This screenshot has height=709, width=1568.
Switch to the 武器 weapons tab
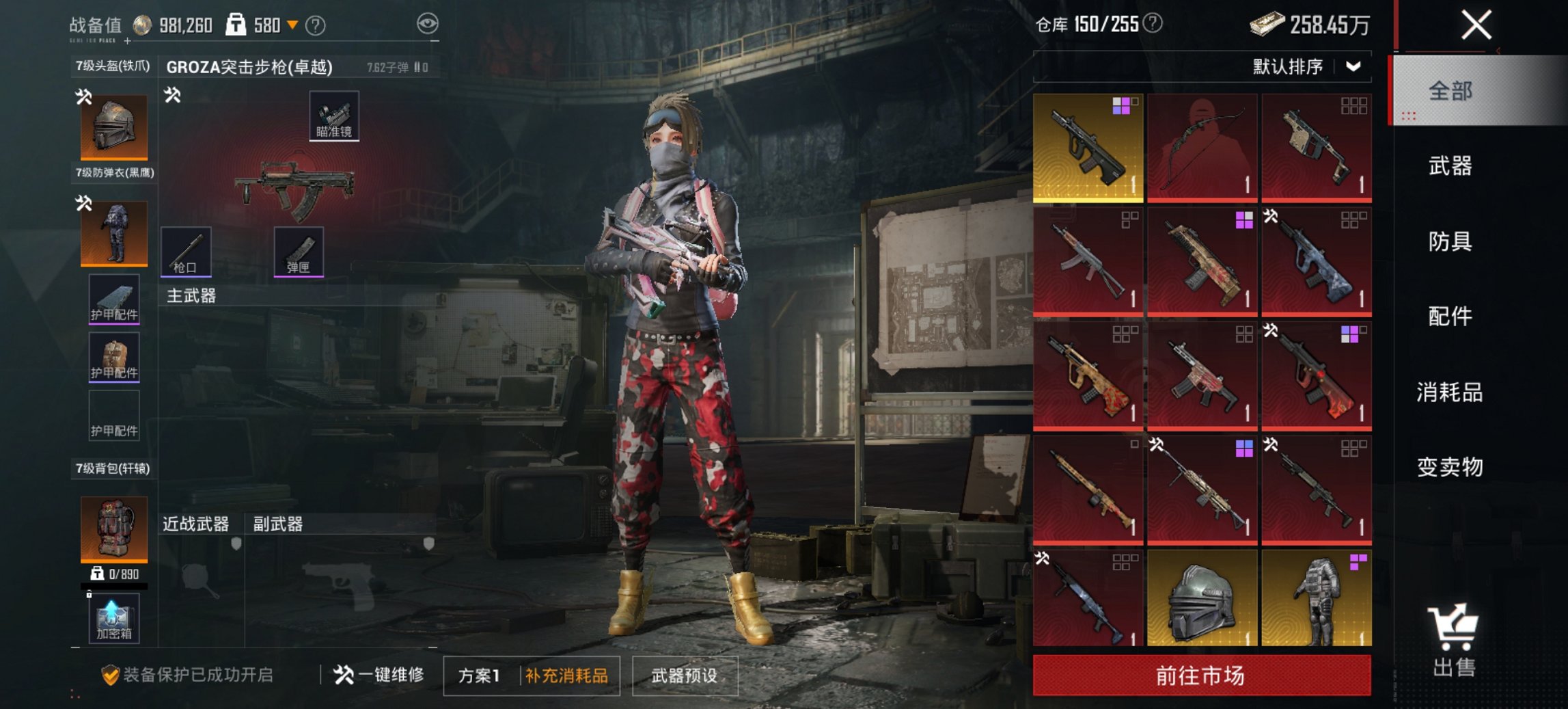pyautogui.click(x=1450, y=166)
